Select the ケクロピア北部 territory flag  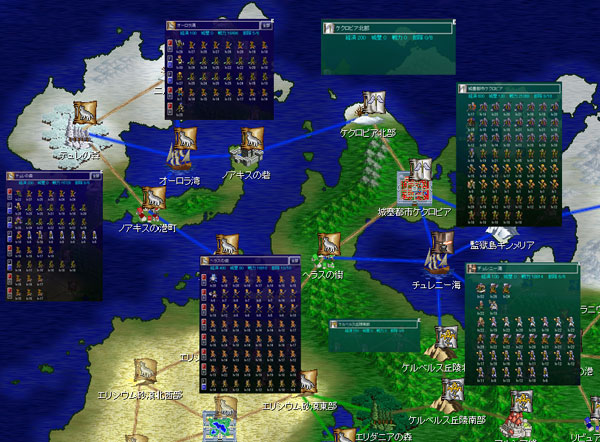coord(374,104)
